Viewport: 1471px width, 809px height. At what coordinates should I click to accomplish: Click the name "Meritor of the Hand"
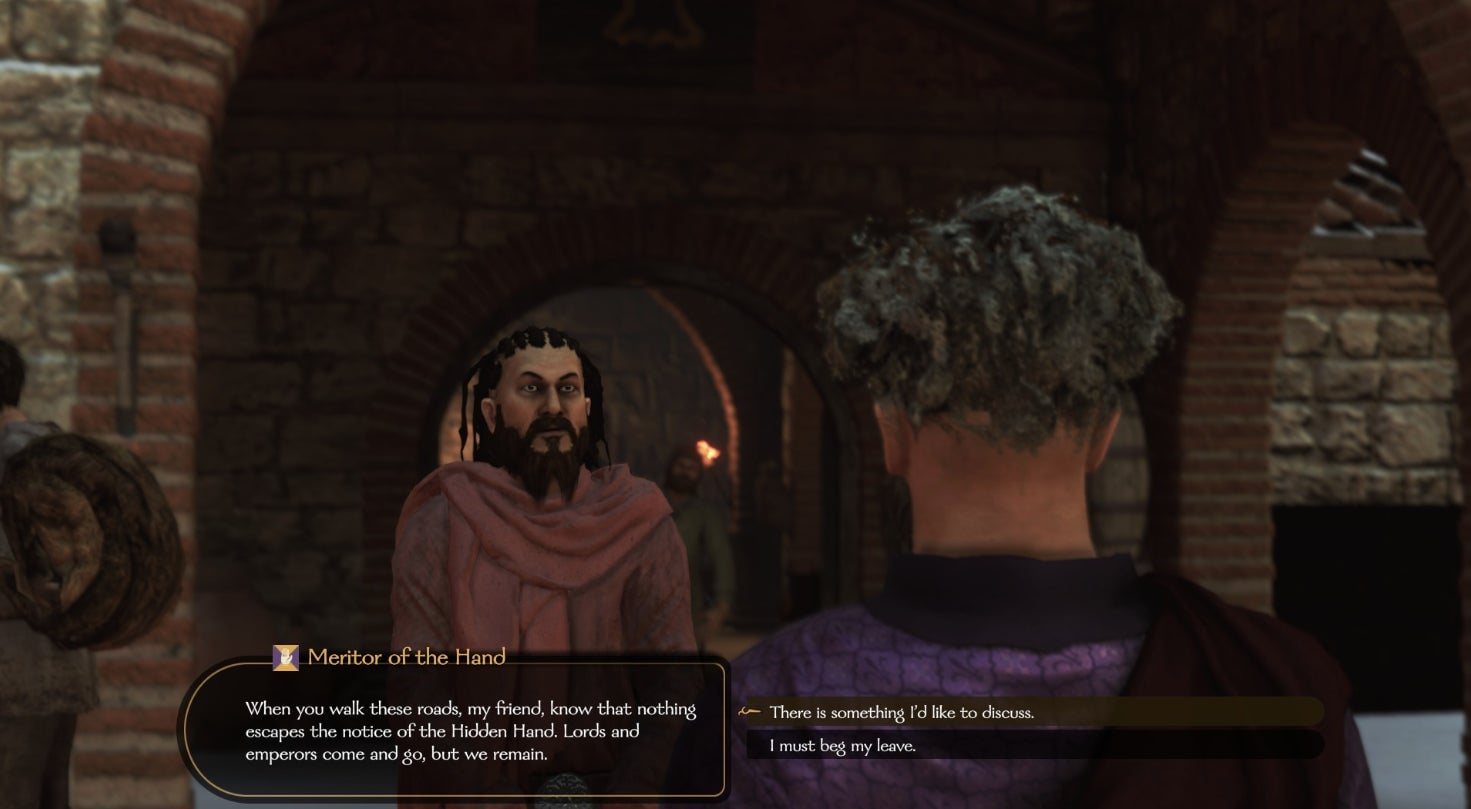click(x=404, y=658)
